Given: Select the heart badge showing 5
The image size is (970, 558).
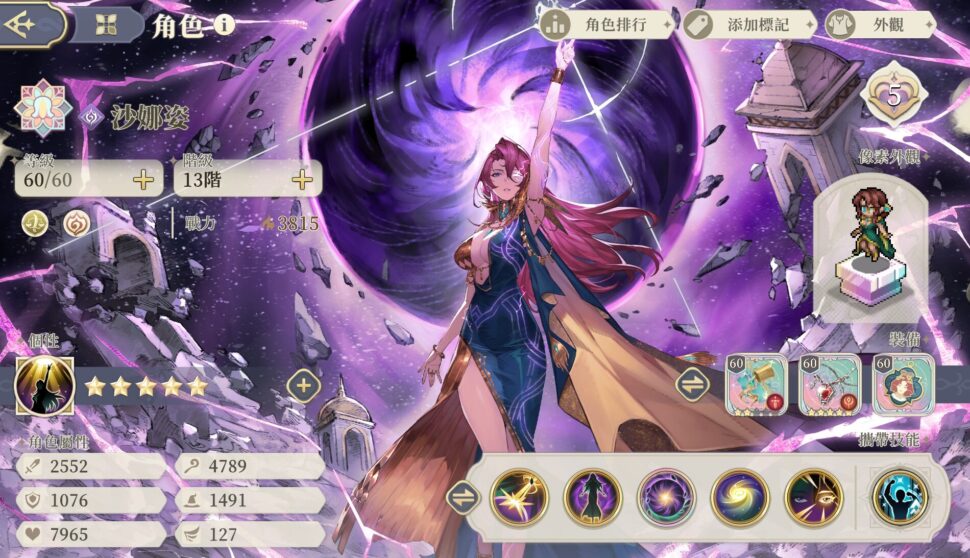Looking at the screenshot, I should click(893, 97).
